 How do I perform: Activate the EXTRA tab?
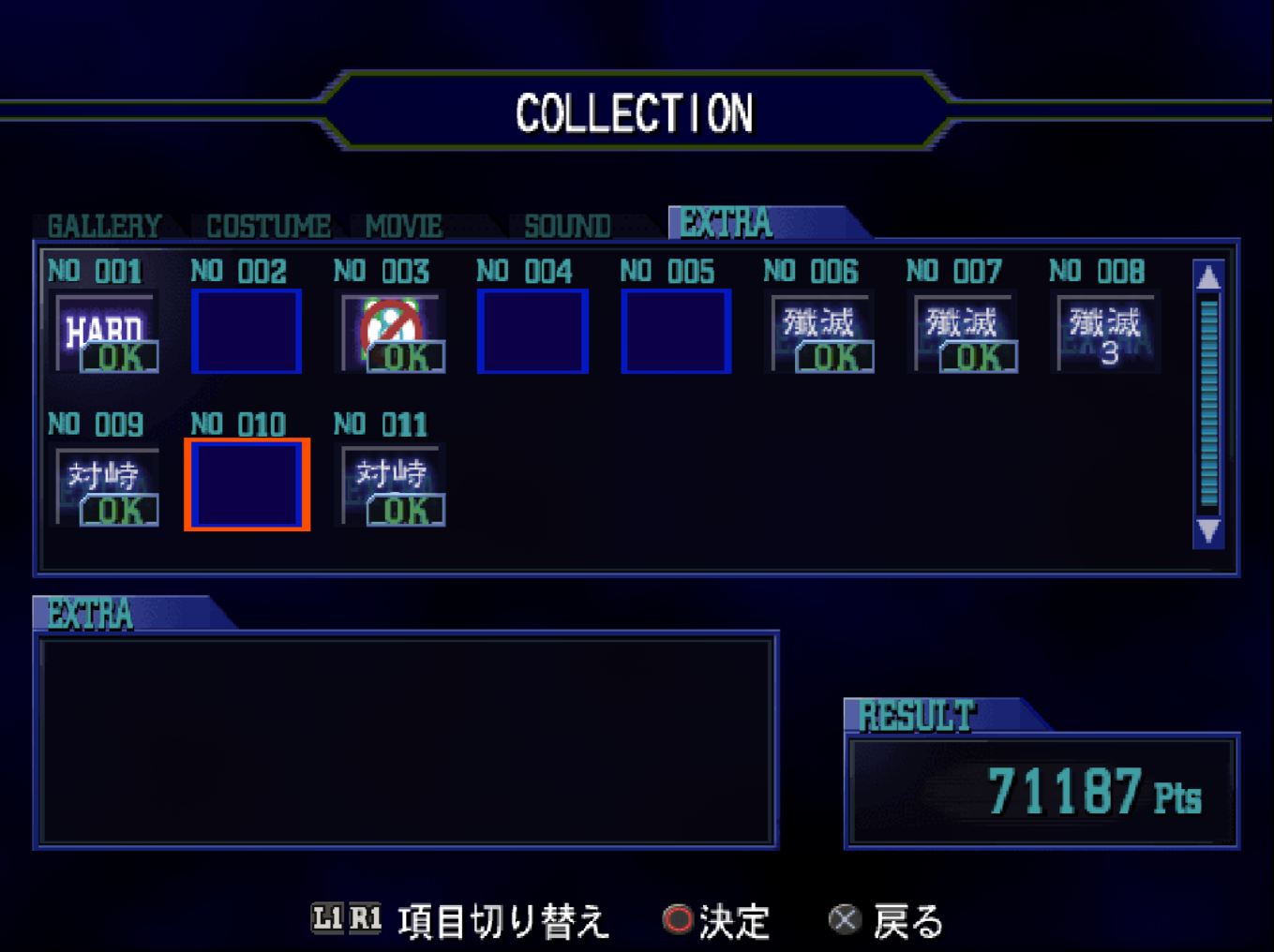pyautogui.click(x=727, y=223)
